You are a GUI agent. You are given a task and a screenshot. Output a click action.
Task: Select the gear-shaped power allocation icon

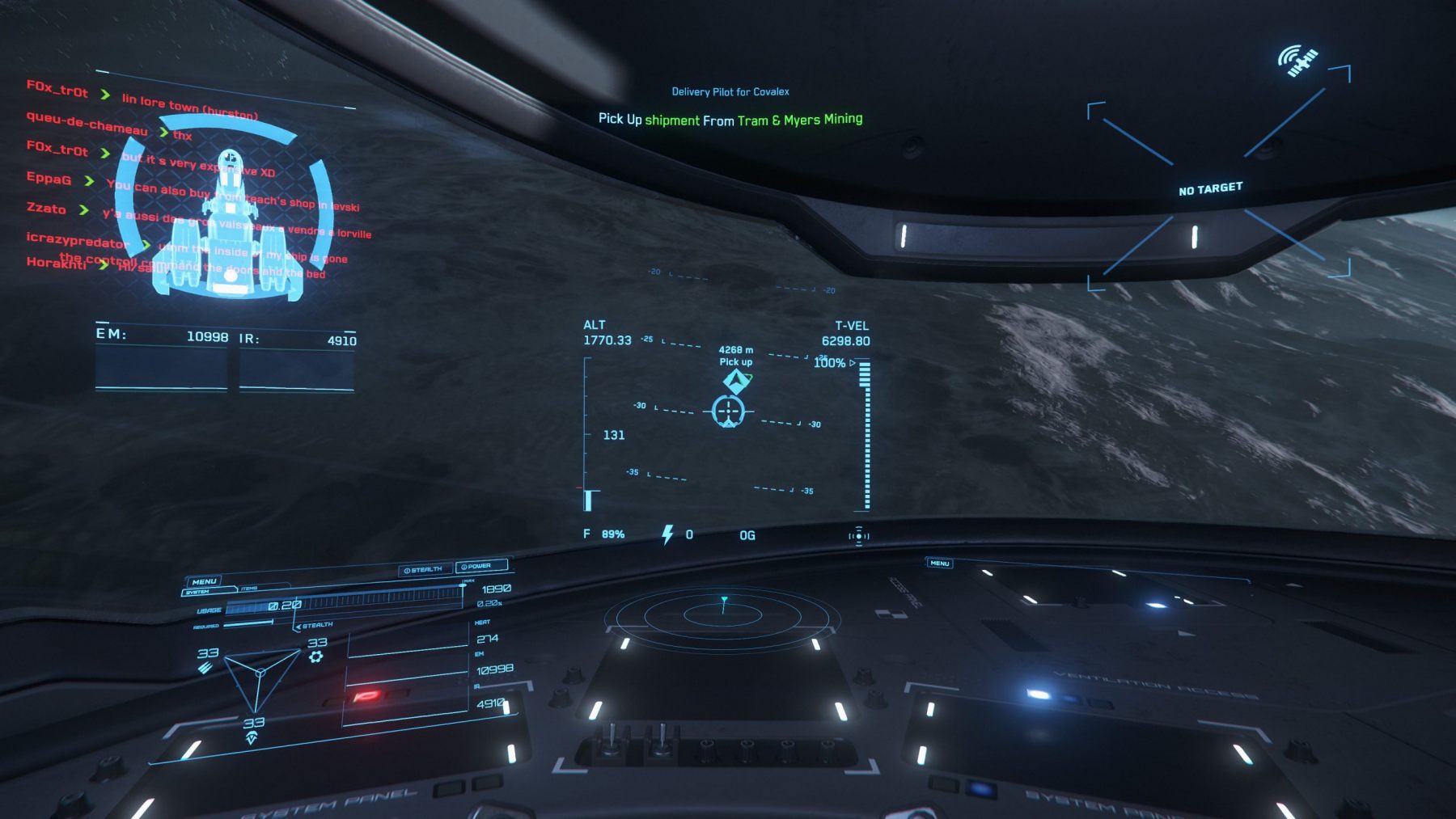tap(316, 656)
